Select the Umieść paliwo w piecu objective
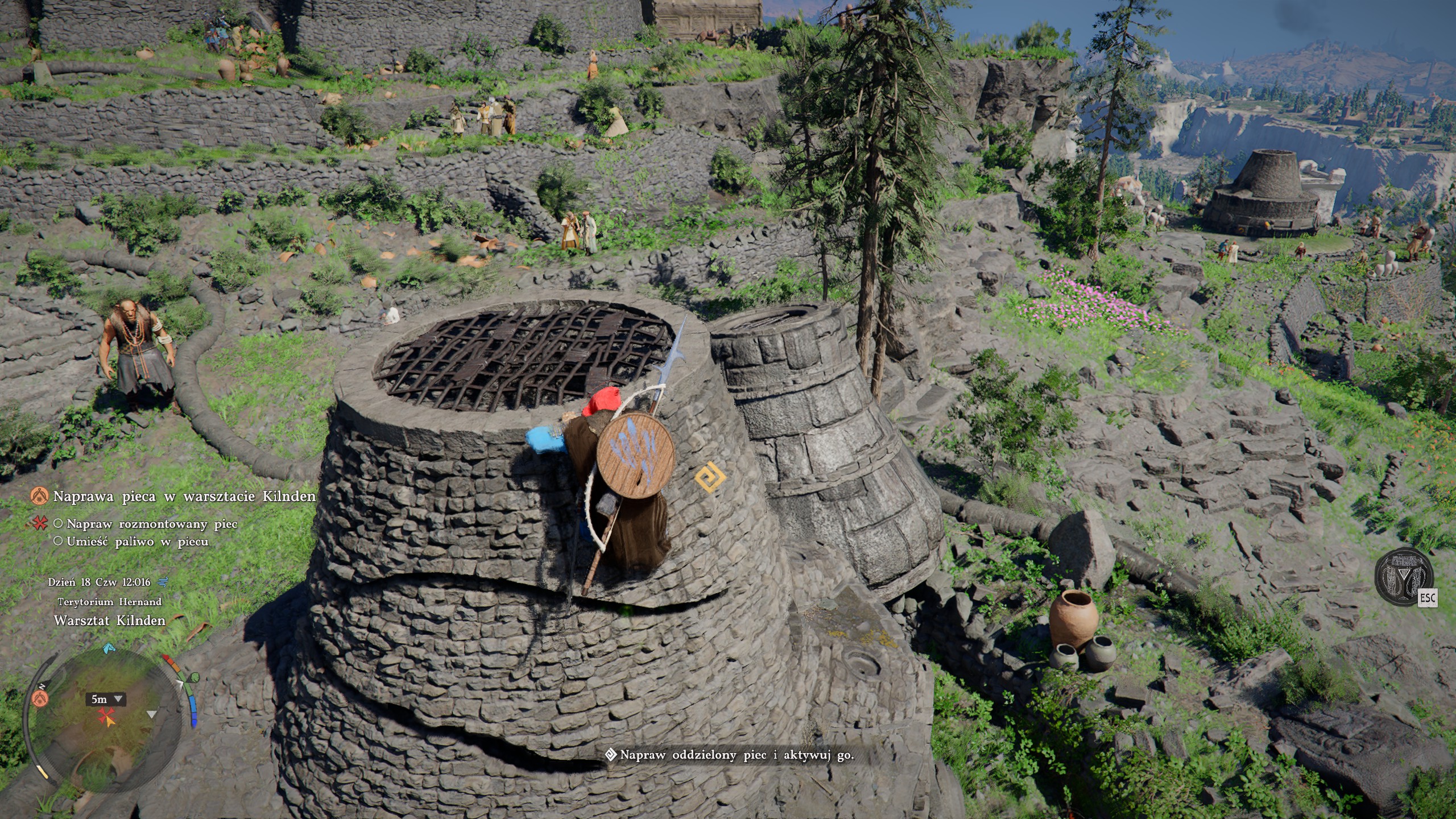 click(137, 541)
